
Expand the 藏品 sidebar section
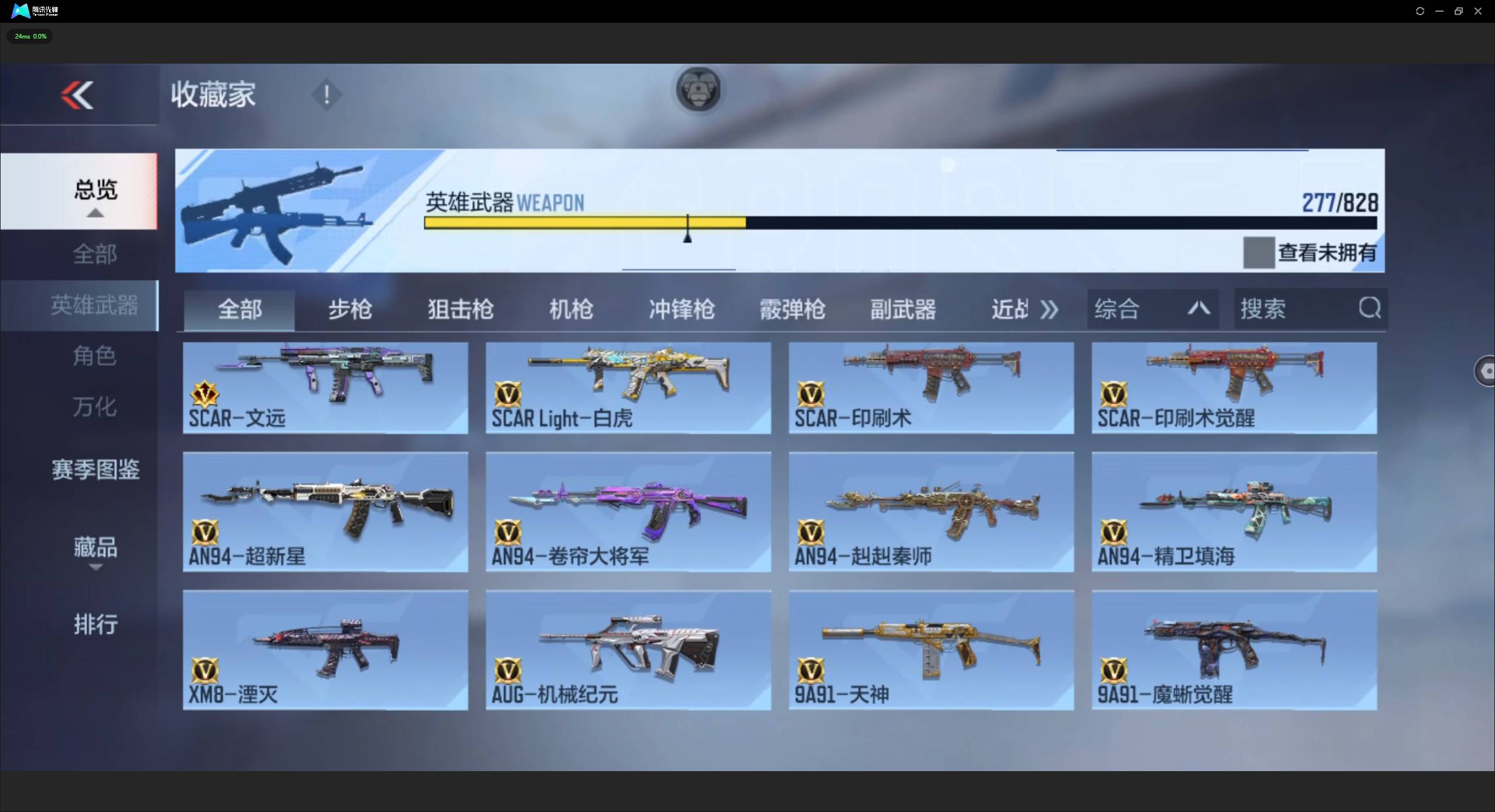pos(95,548)
